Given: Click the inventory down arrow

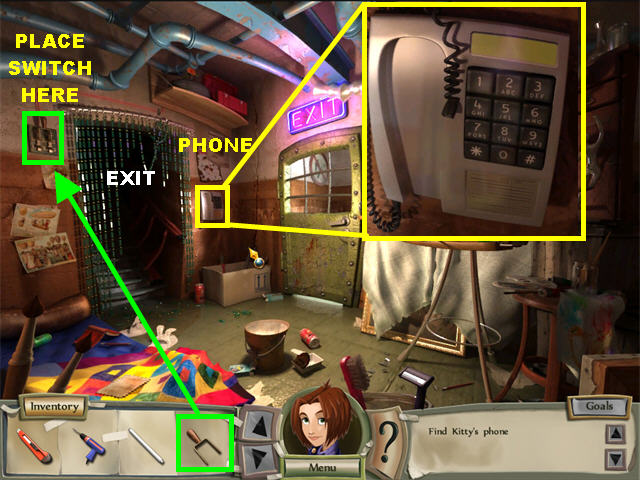Looking at the screenshot, I should [257, 458].
